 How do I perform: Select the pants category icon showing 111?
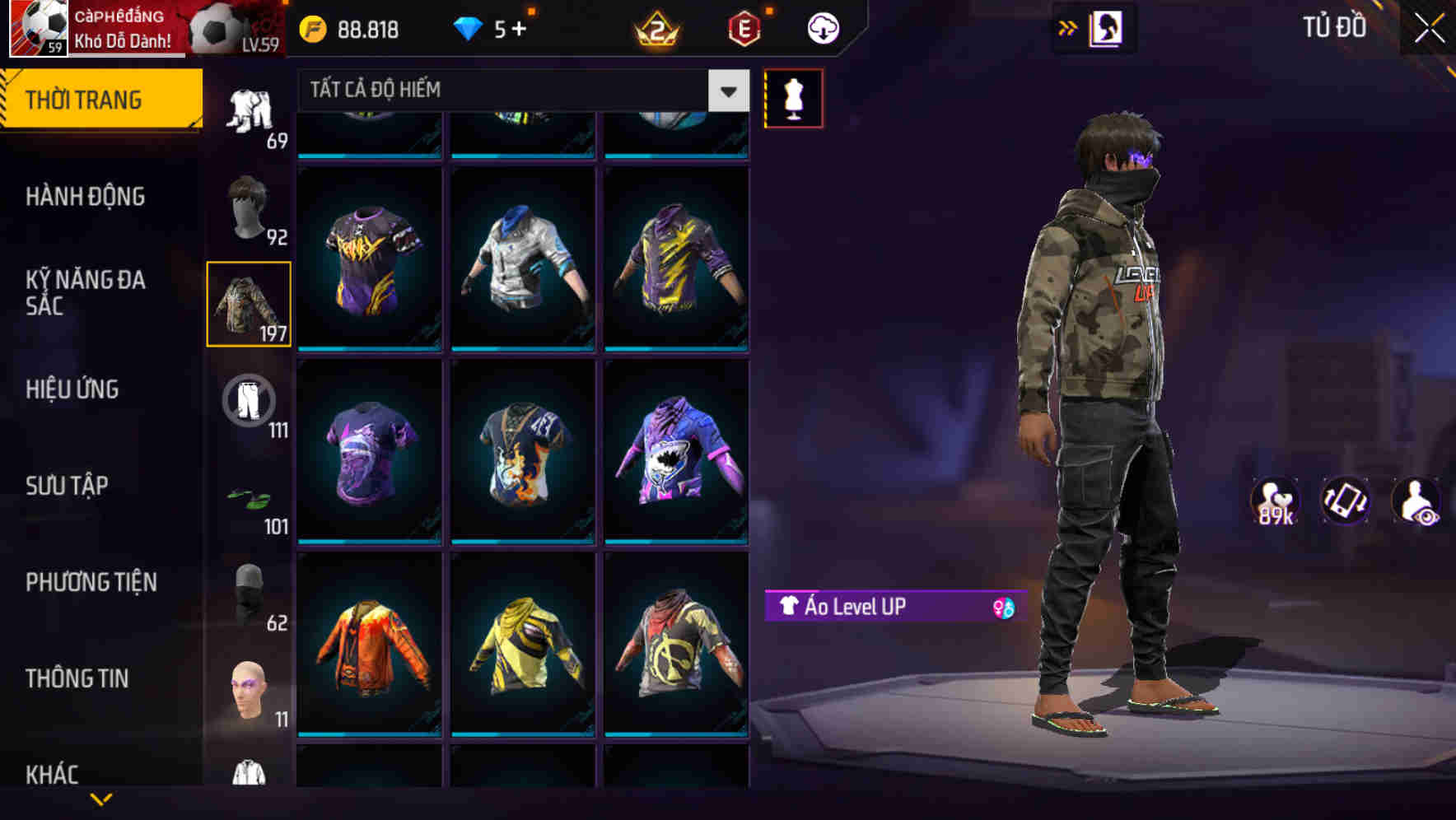(x=247, y=399)
